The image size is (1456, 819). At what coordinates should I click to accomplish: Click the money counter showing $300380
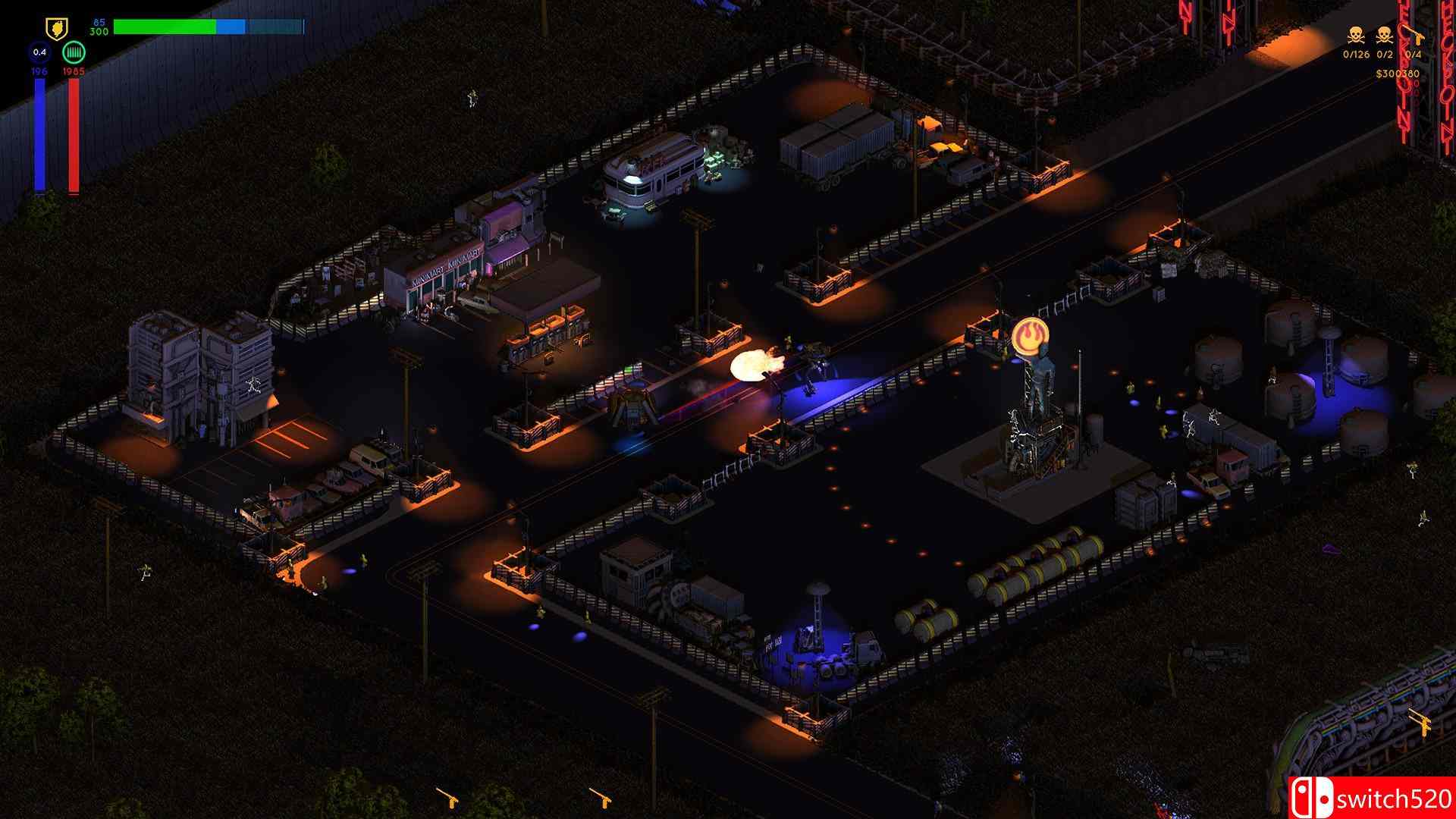point(1398,74)
